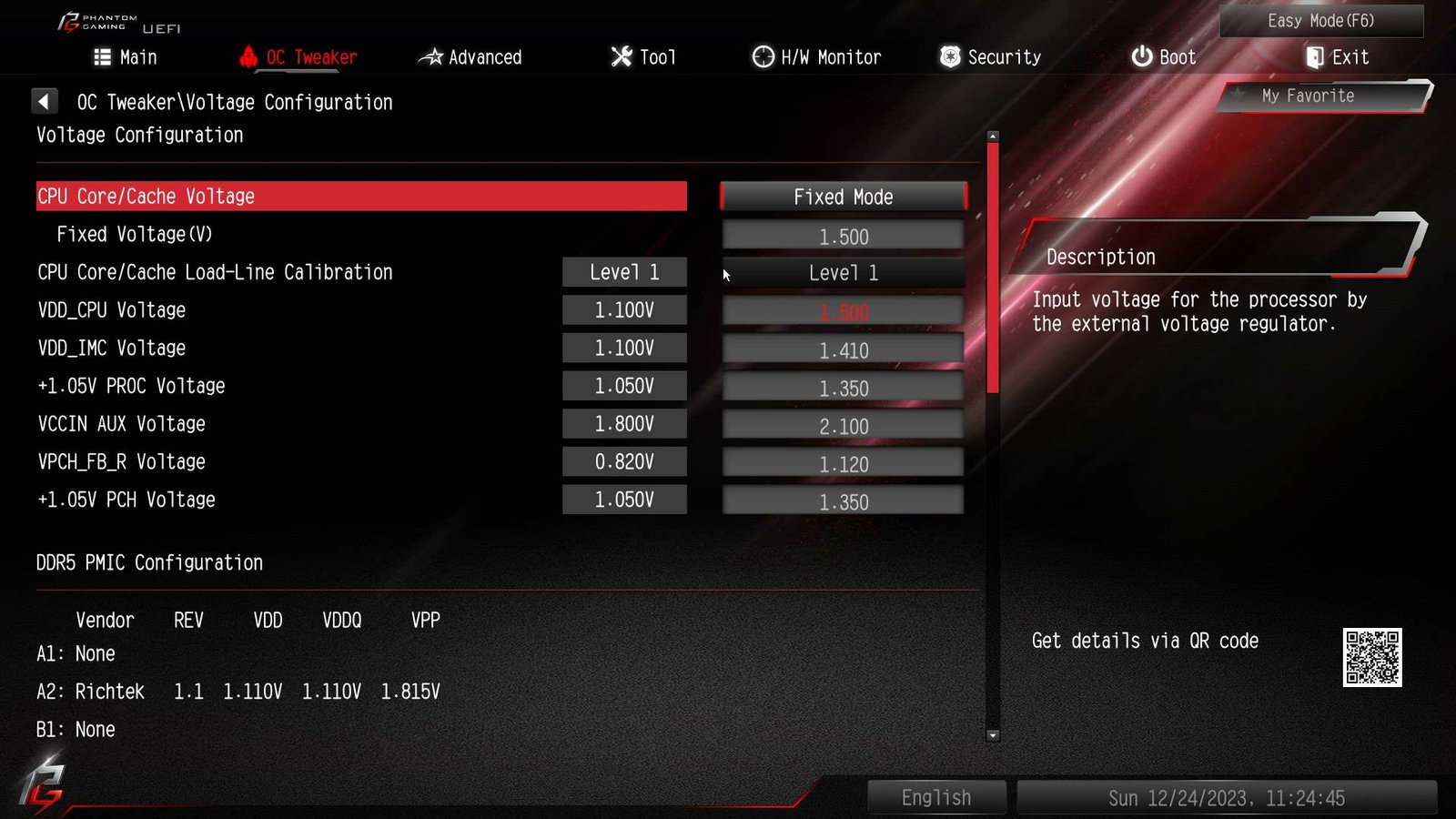
Task: Click the back arrow beside the breadcrumb
Action: coord(44,101)
